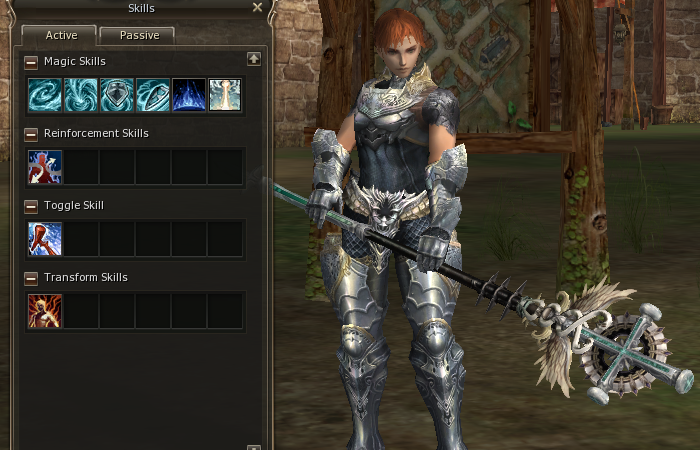Viewport: 700px width, 450px height.
Task: Close the Skills window
Action: 258,8
